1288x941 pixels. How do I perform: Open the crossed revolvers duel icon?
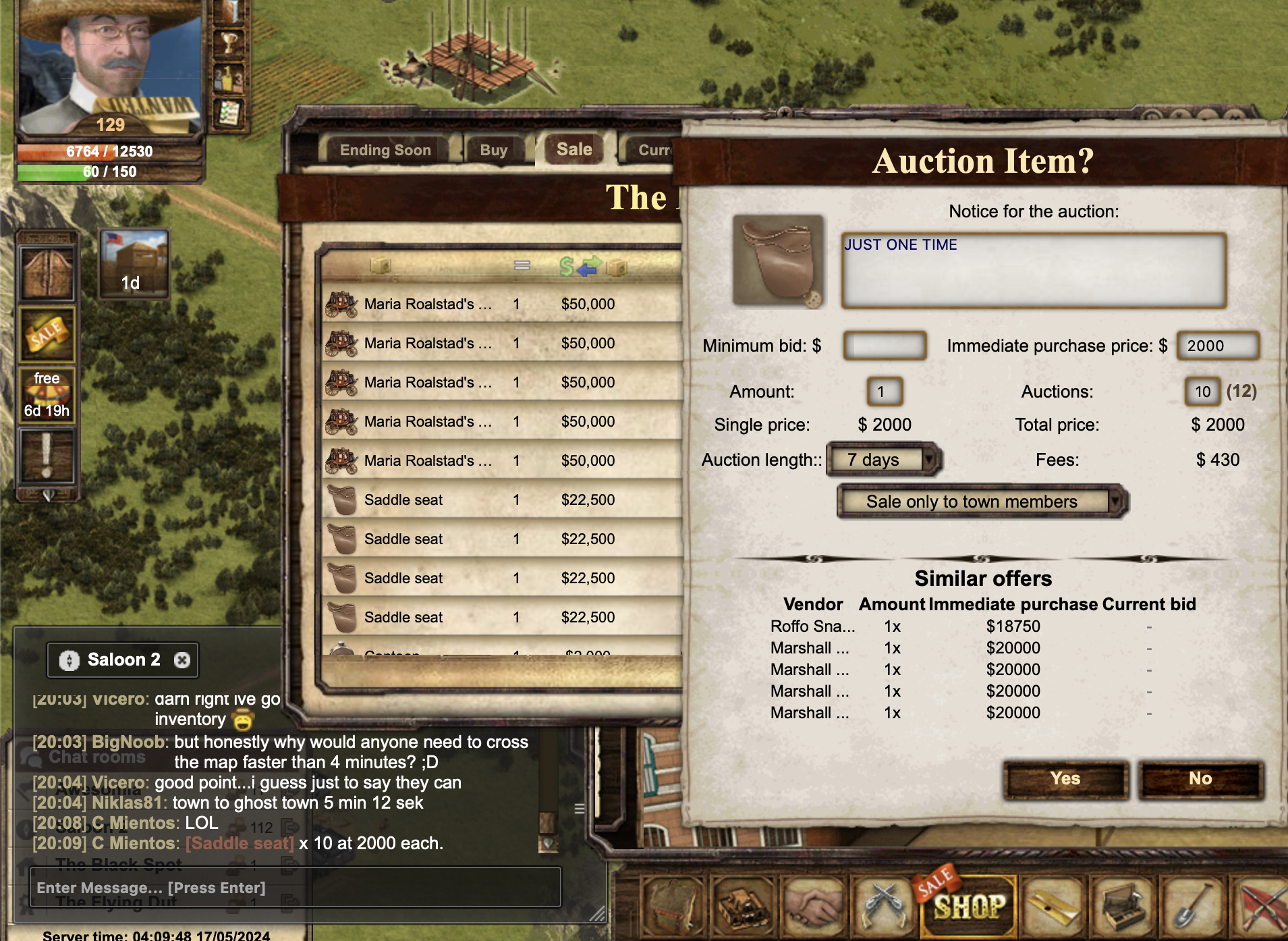[x=882, y=905]
